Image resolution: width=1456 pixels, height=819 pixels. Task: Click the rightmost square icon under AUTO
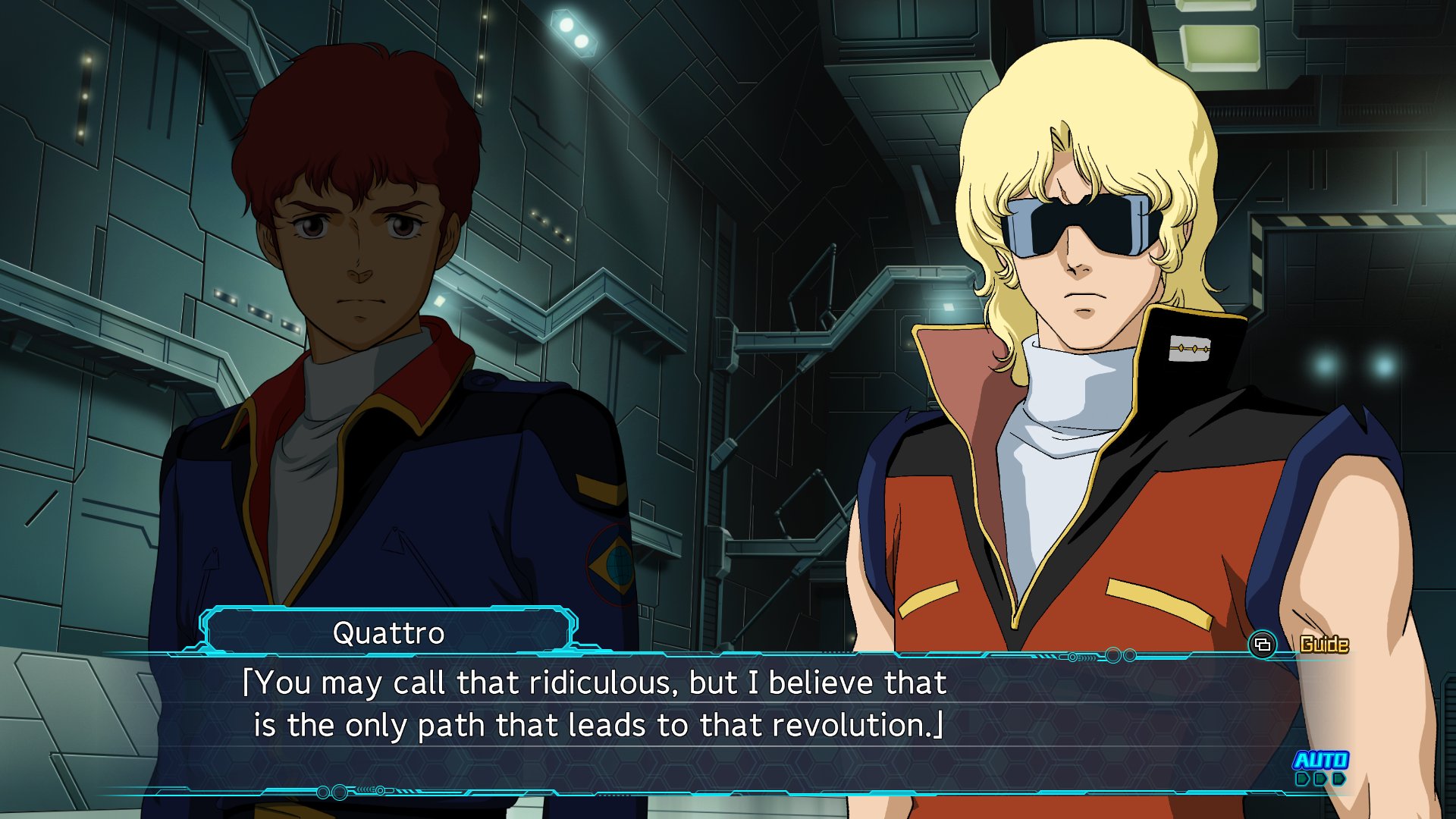pos(1339,780)
